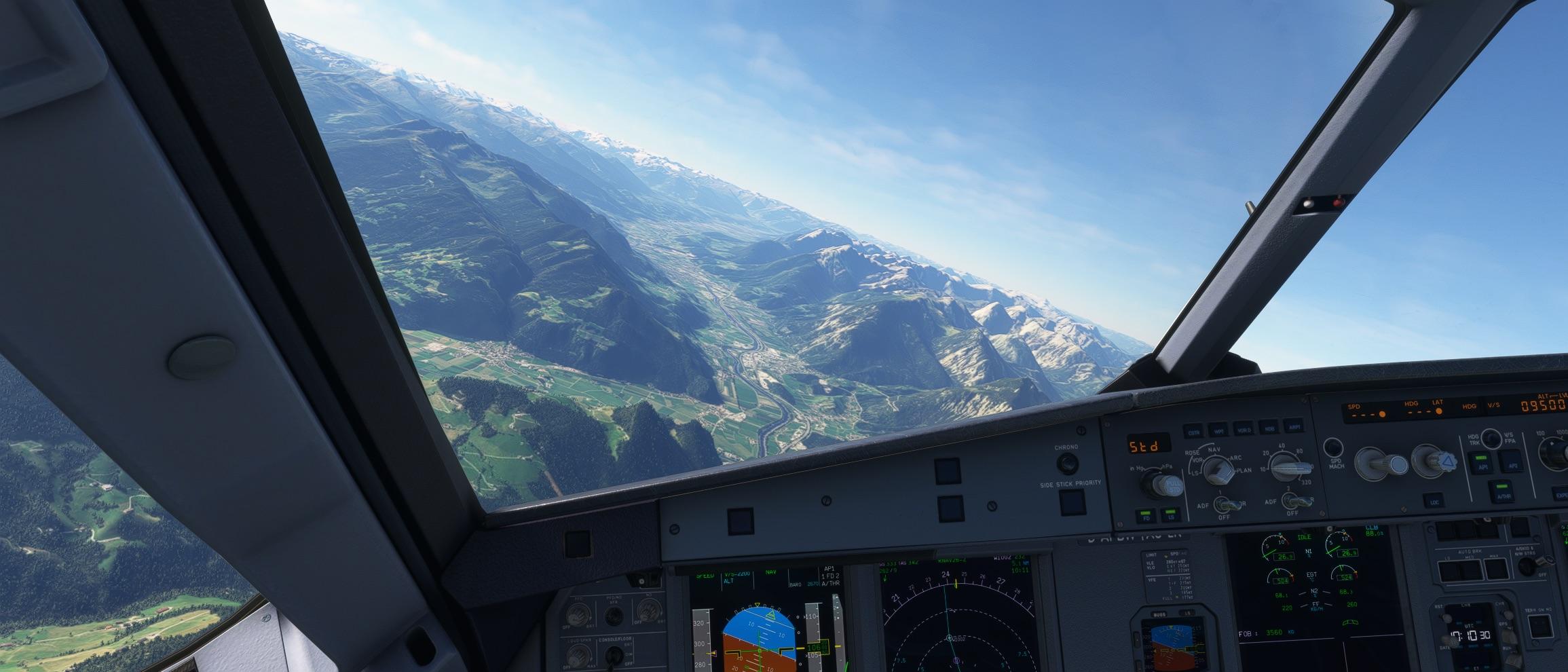This screenshot has height=672, width=1568.
Task: Show waypoints with the WPT button
Action: (1219, 430)
